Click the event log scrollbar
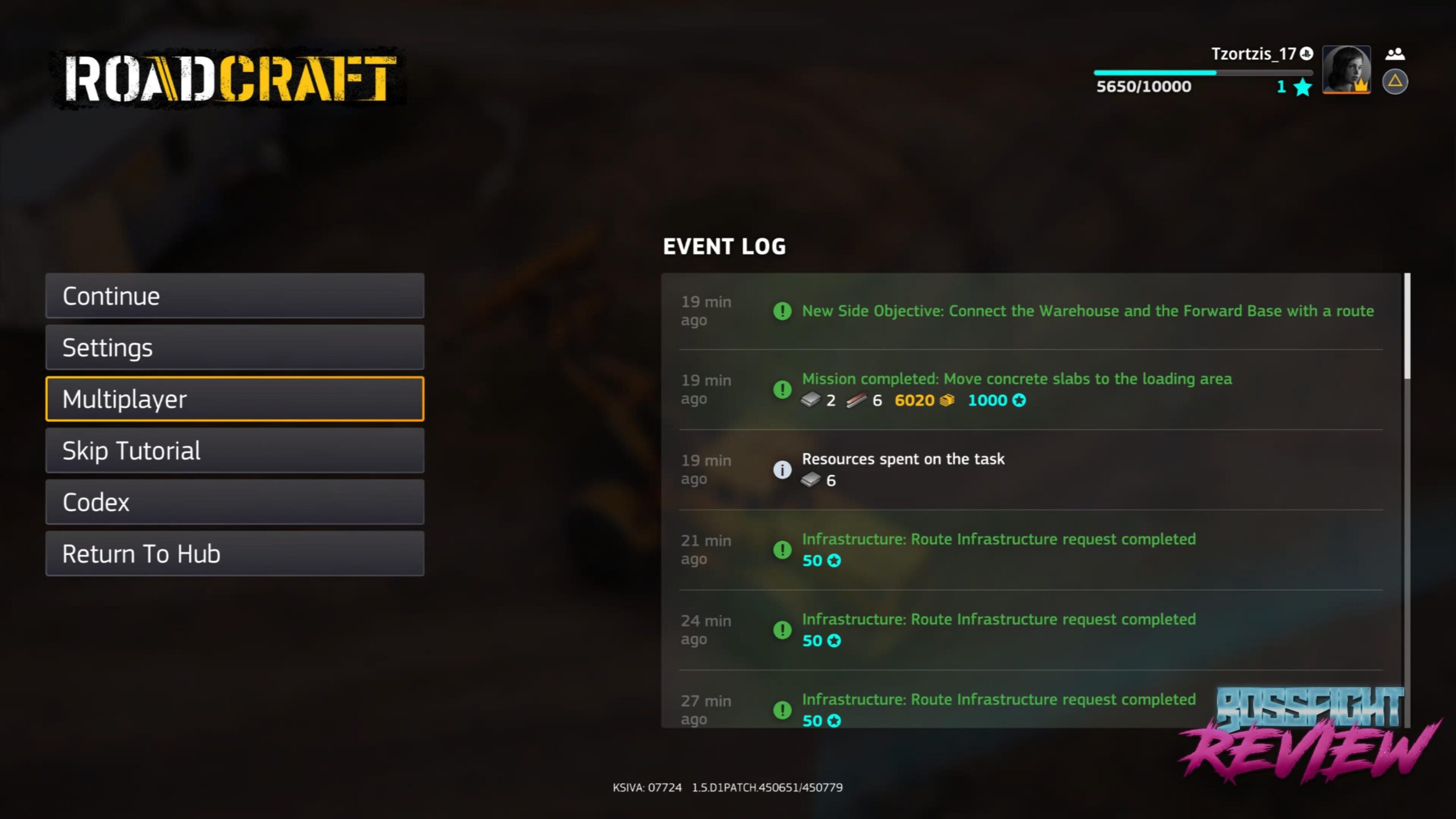 (x=1407, y=326)
